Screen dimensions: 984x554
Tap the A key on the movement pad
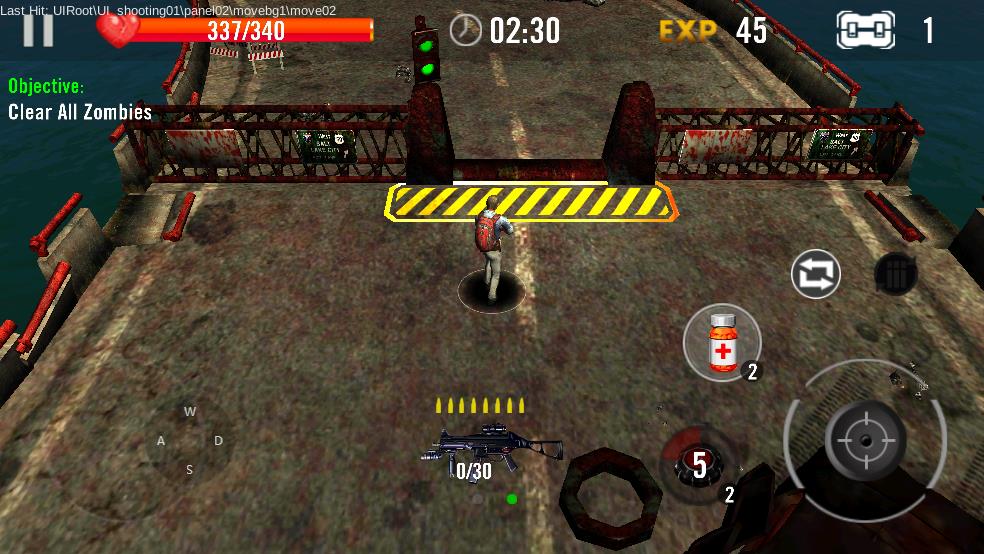pyautogui.click(x=161, y=441)
